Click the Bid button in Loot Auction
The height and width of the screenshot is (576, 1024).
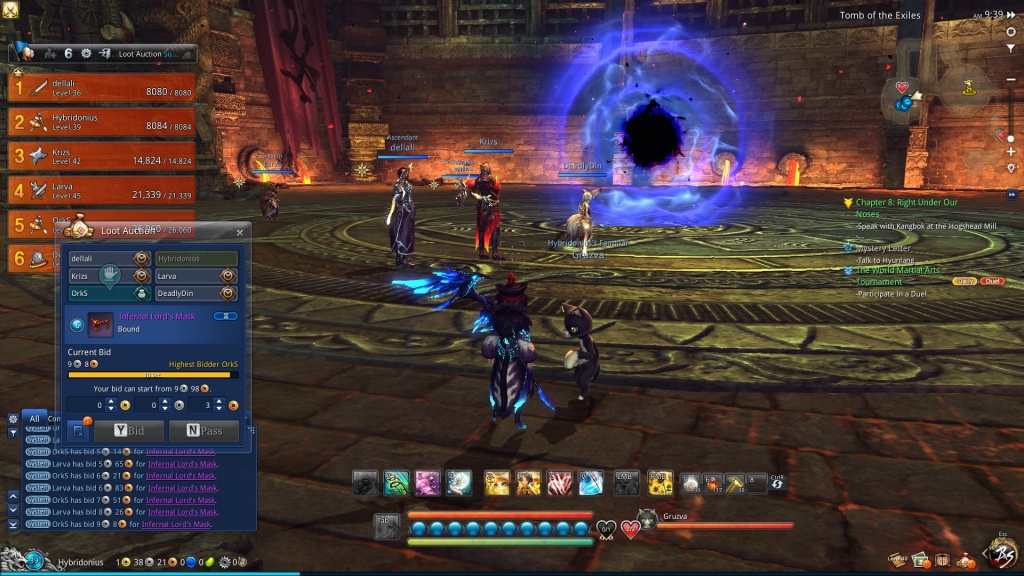click(x=129, y=431)
